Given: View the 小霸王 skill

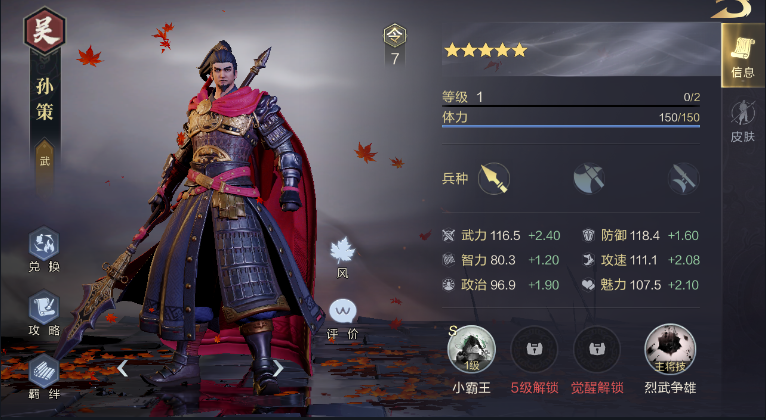Looking at the screenshot, I should click(x=471, y=349).
